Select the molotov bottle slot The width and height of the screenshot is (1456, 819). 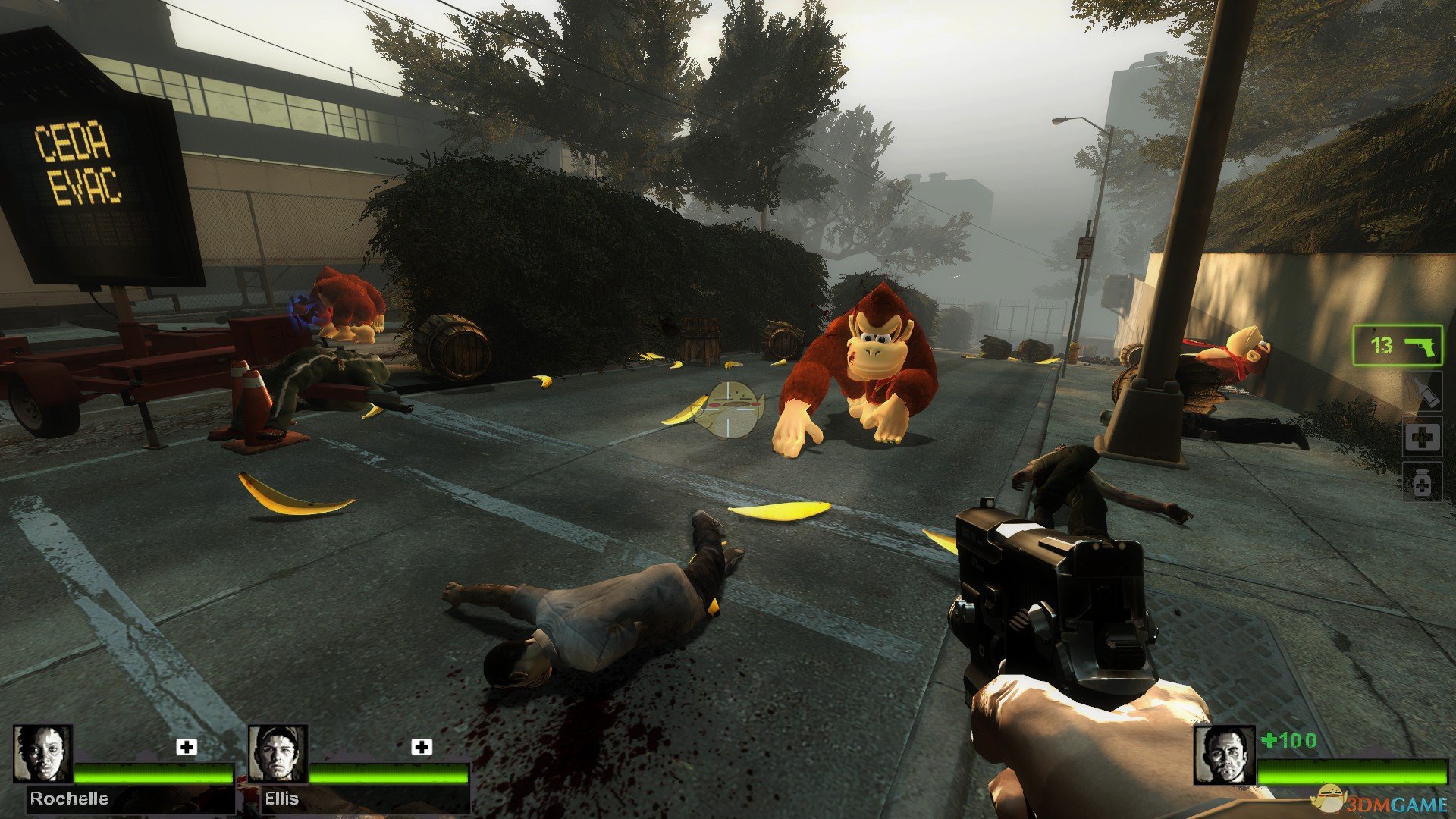pyautogui.click(x=1422, y=393)
